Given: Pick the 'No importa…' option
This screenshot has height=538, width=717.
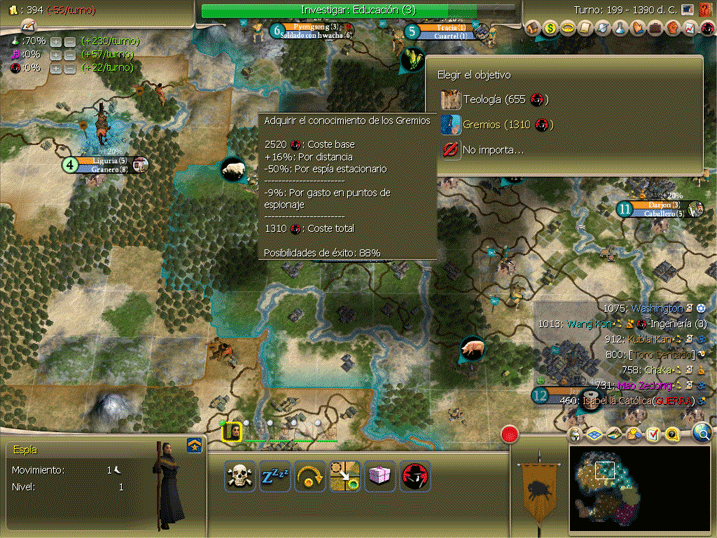Looking at the screenshot, I should [490, 150].
